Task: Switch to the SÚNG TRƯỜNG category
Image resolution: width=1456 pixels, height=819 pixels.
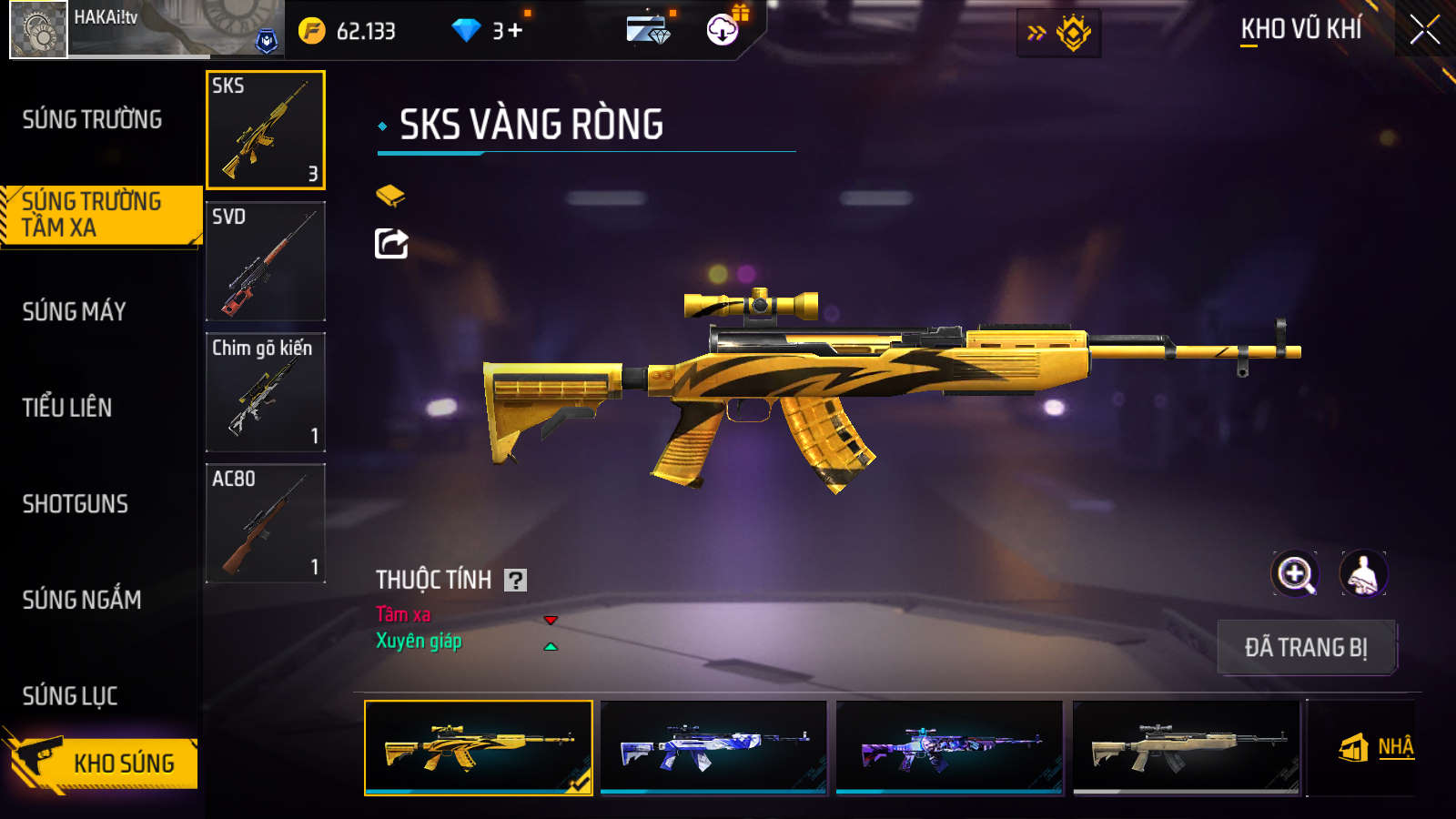Action: [92, 119]
